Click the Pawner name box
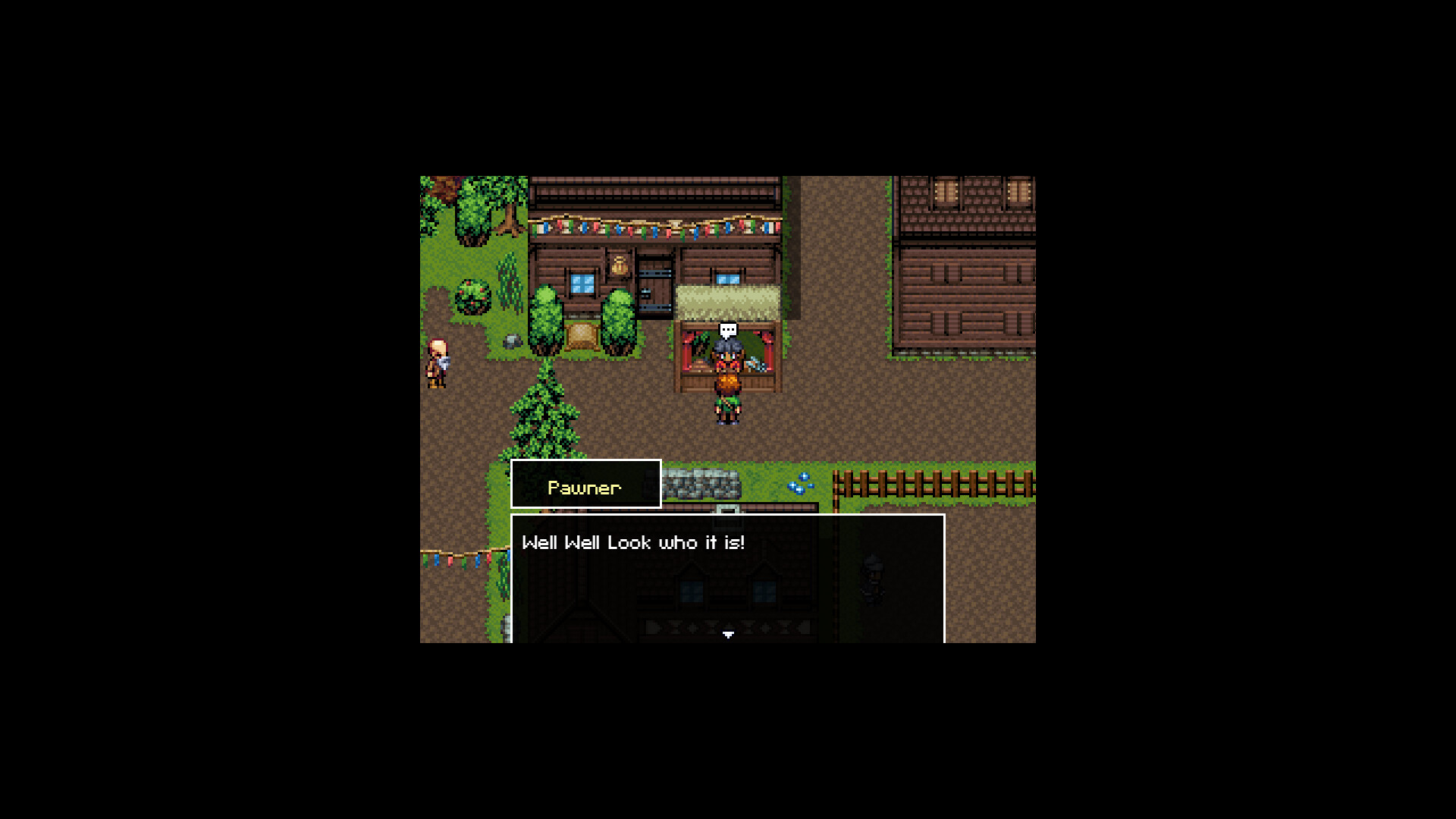 point(585,486)
